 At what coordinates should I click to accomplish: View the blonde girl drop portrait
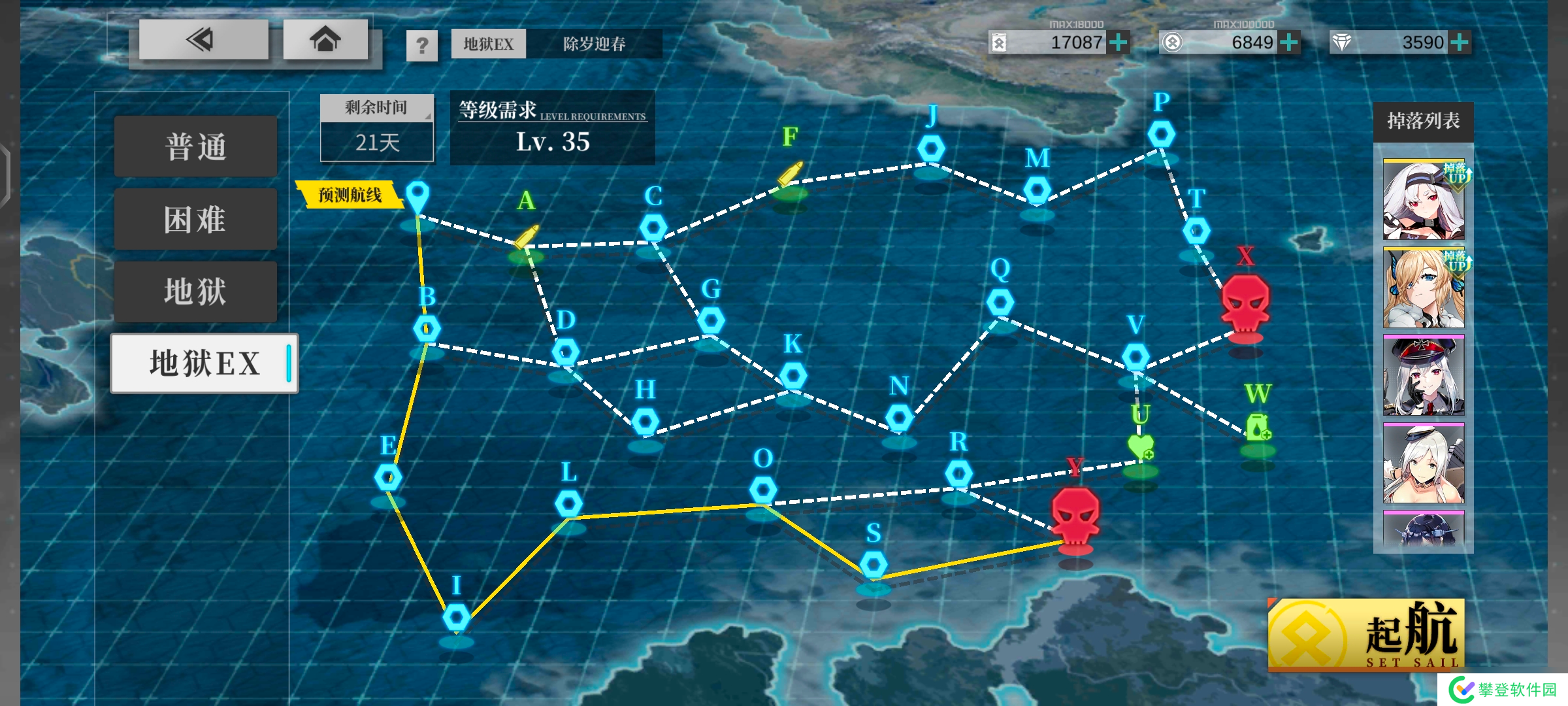point(1424,288)
